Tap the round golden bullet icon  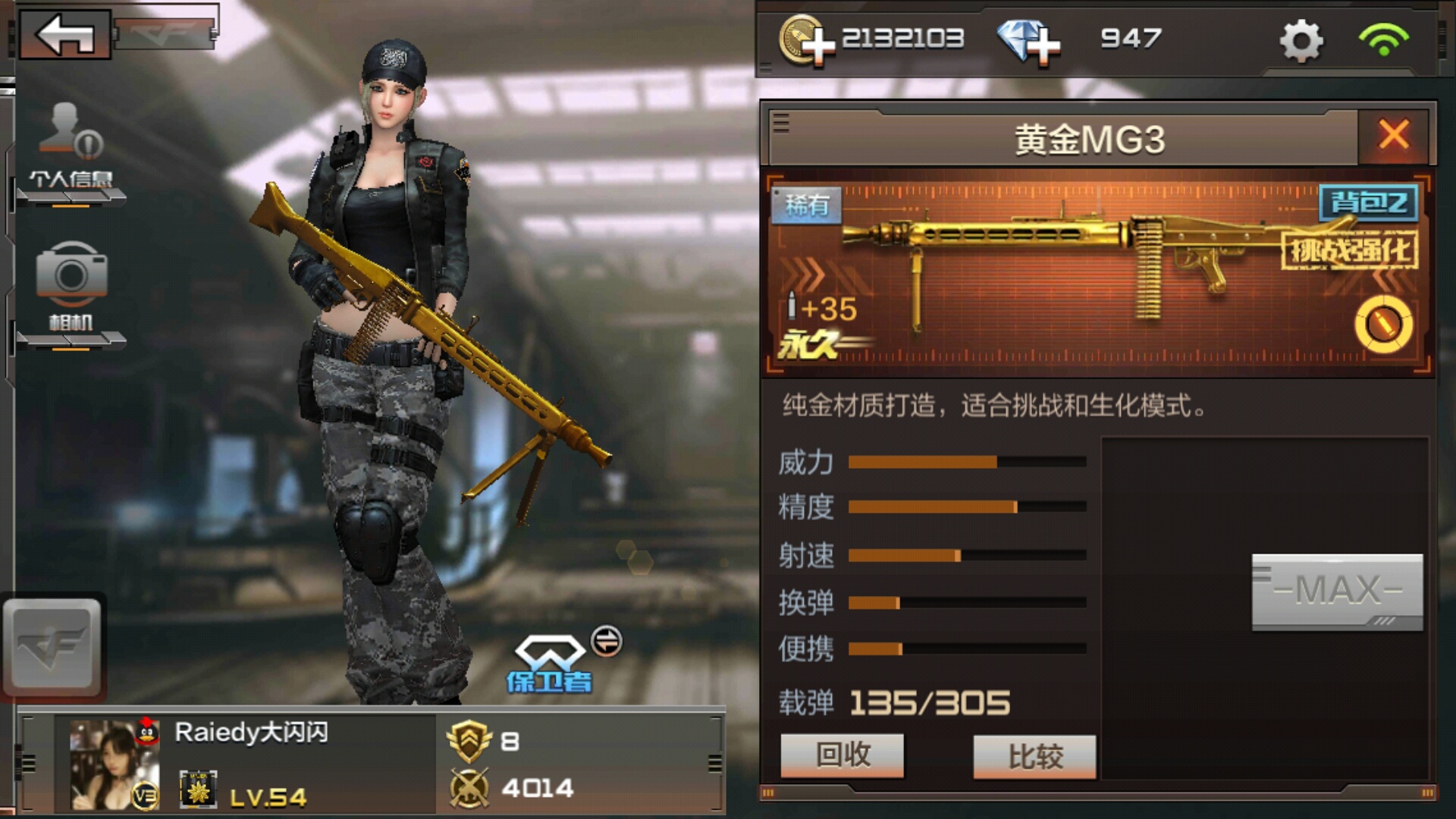[1383, 325]
